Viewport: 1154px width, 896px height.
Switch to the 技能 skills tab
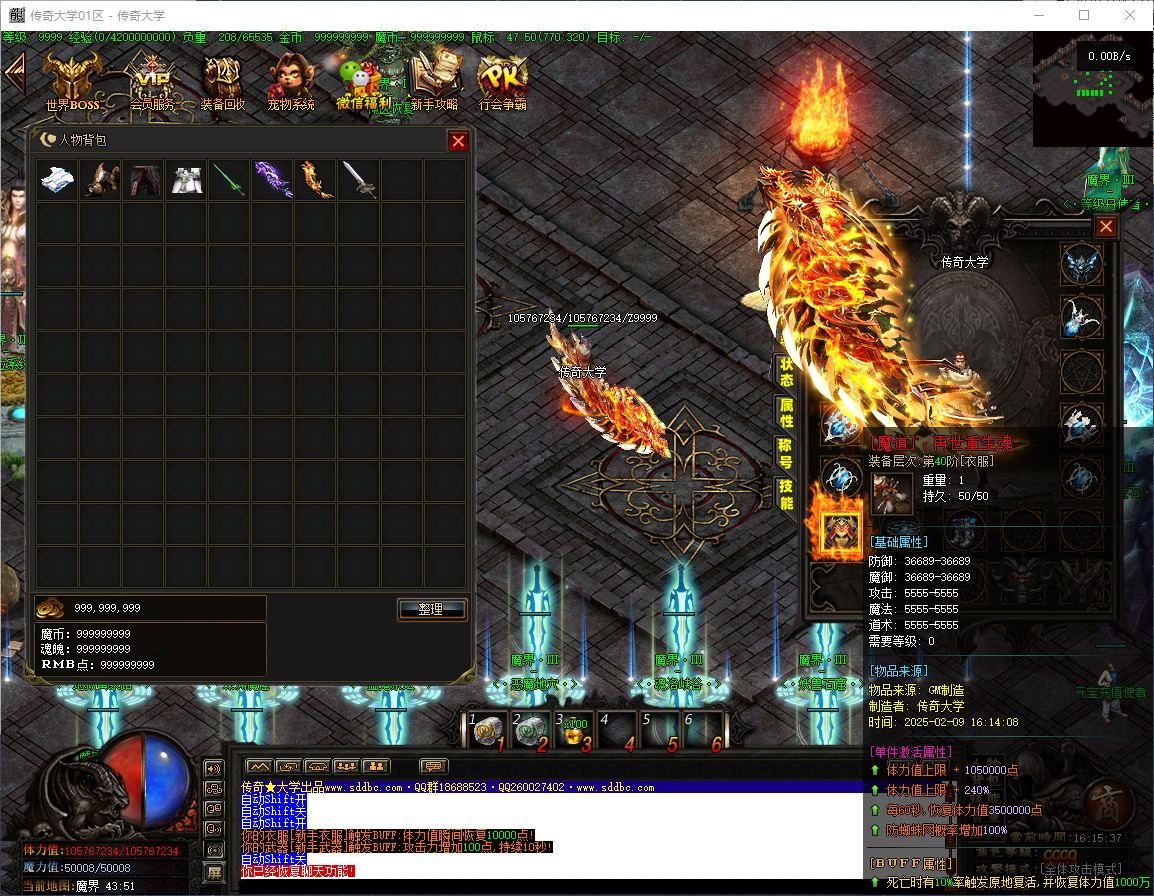[x=787, y=493]
